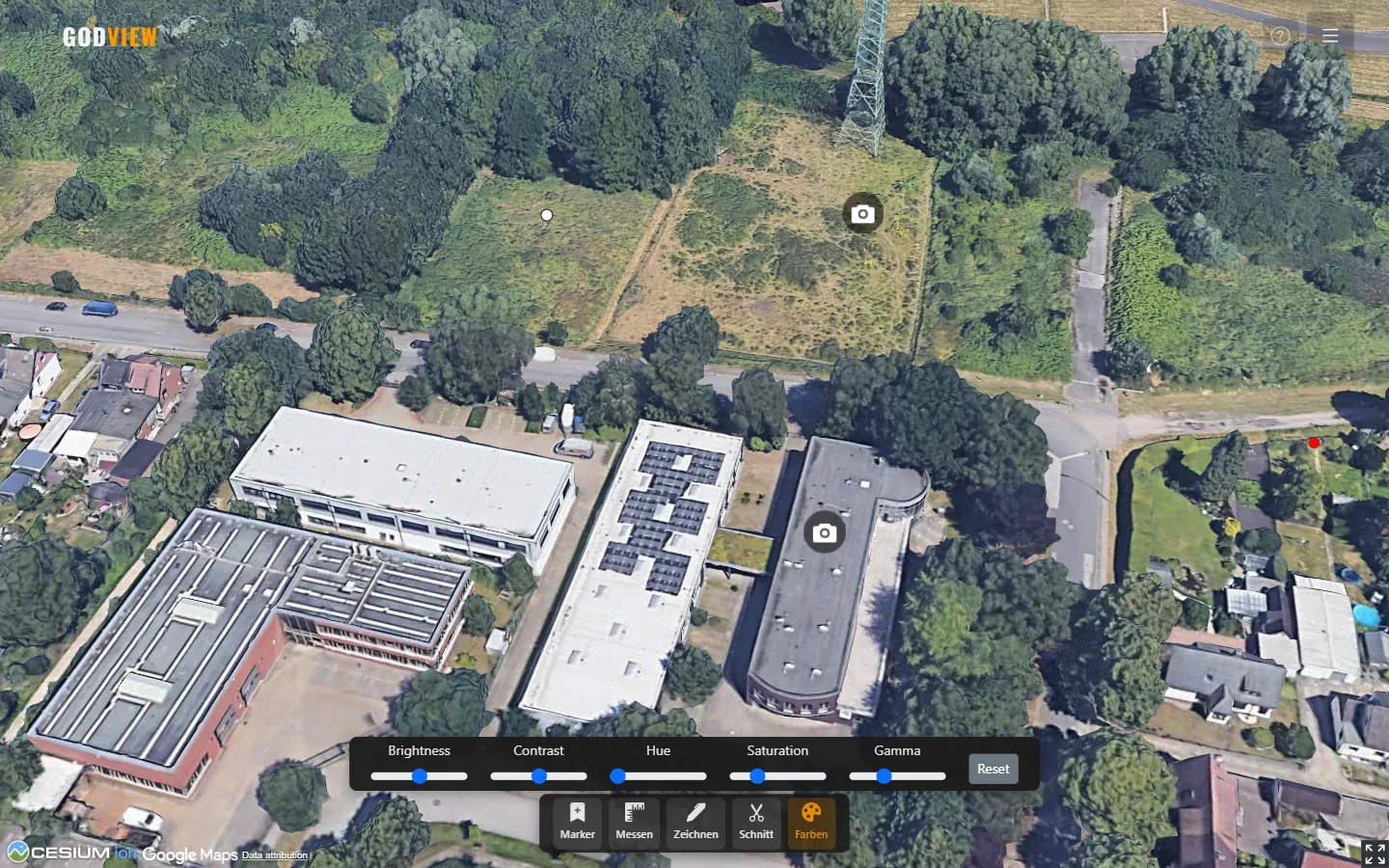Image resolution: width=1389 pixels, height=868 pixels.
Task: Enter fullscreen mode via the corner icon
Action: click(x=1374, y=854)
